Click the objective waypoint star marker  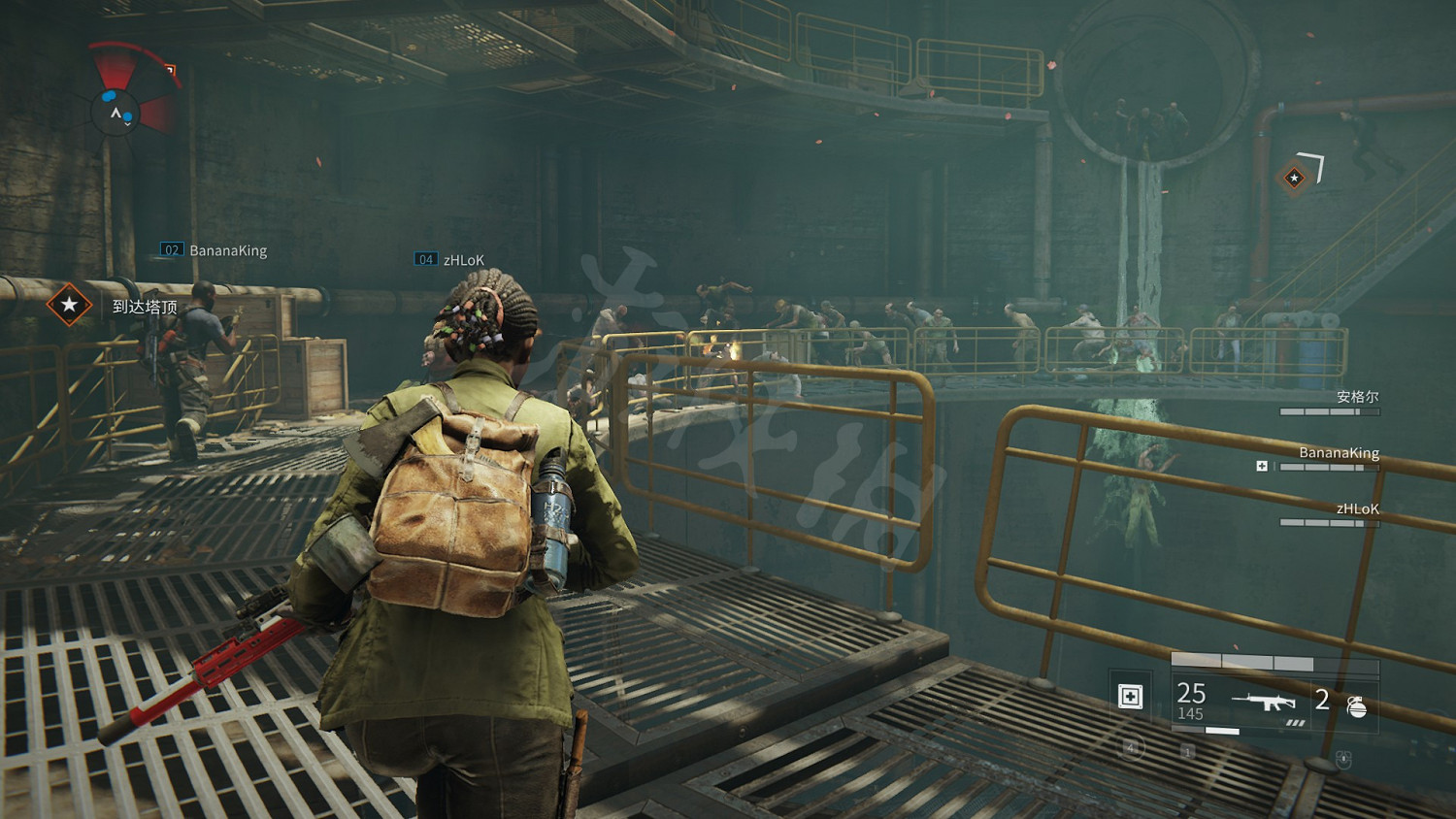coord(1294,178)
